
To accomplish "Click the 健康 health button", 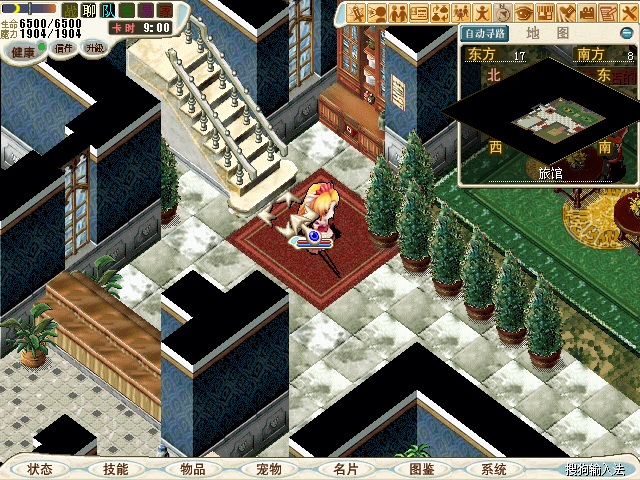I will click(x=22, y=49).
